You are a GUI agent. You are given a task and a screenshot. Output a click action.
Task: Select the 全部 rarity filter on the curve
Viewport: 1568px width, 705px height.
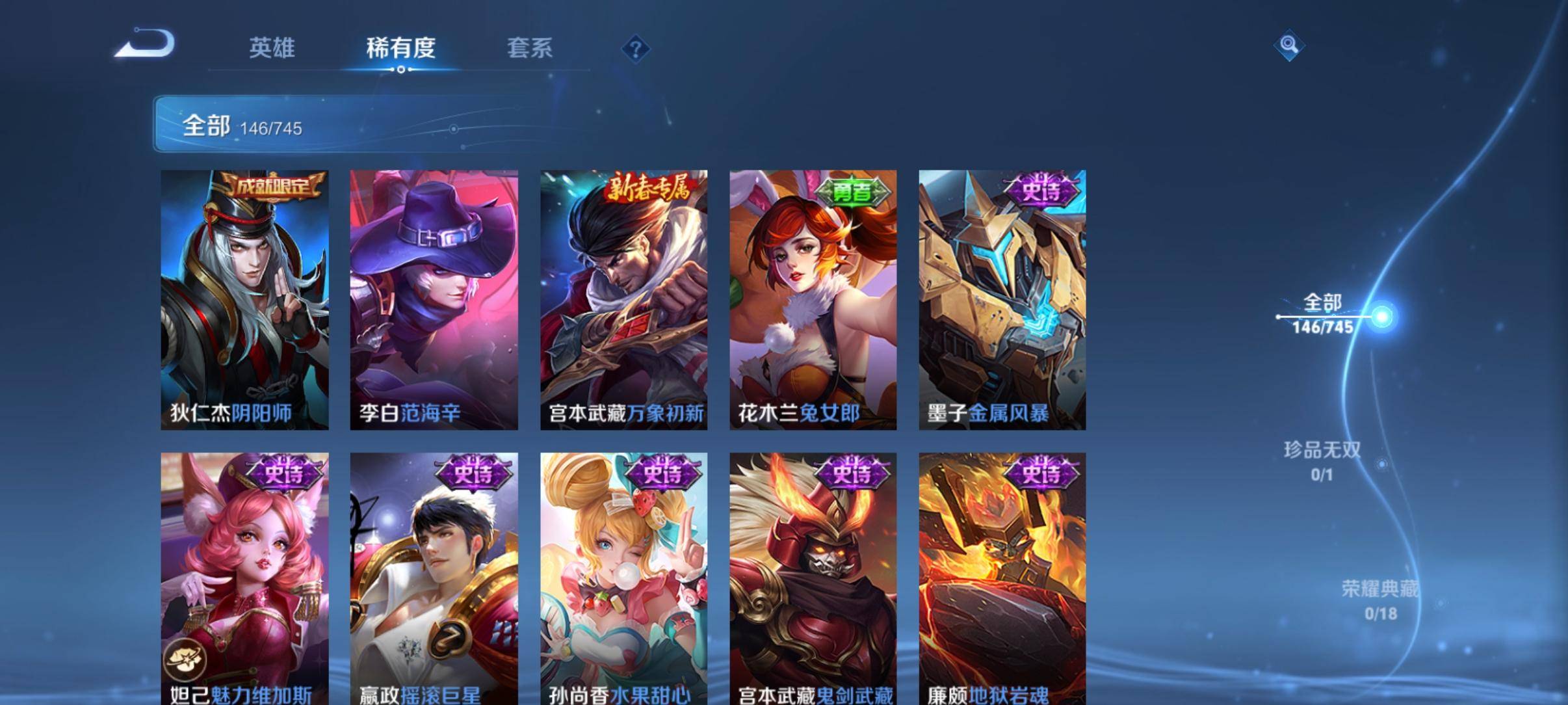point(1324,314)
